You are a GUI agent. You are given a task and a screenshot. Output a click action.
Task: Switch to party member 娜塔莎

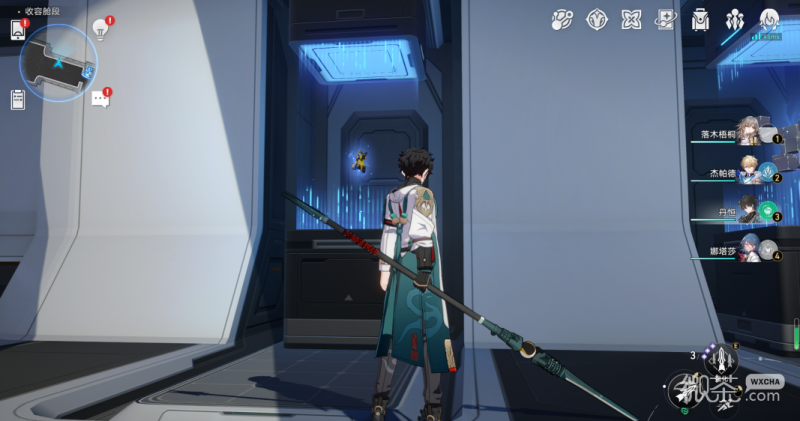(745, 249)
